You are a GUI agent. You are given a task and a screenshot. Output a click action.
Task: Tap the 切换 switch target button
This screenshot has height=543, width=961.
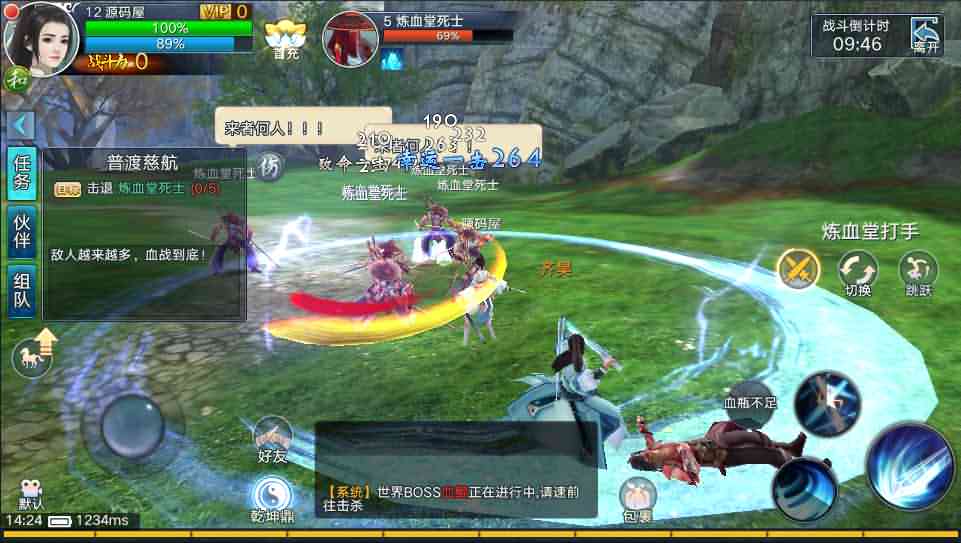[857, 272]
